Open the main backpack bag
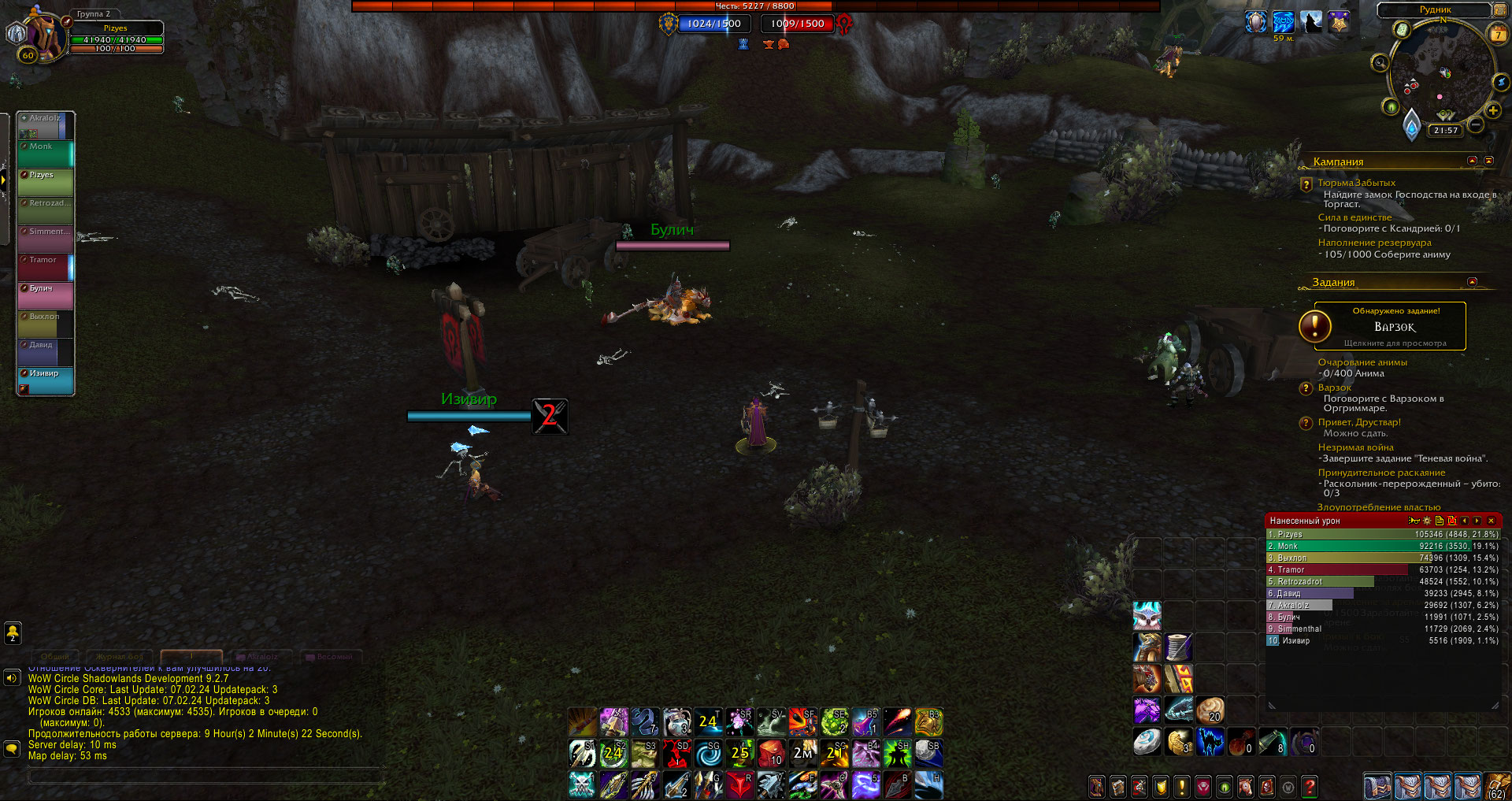 point(1496,786)
